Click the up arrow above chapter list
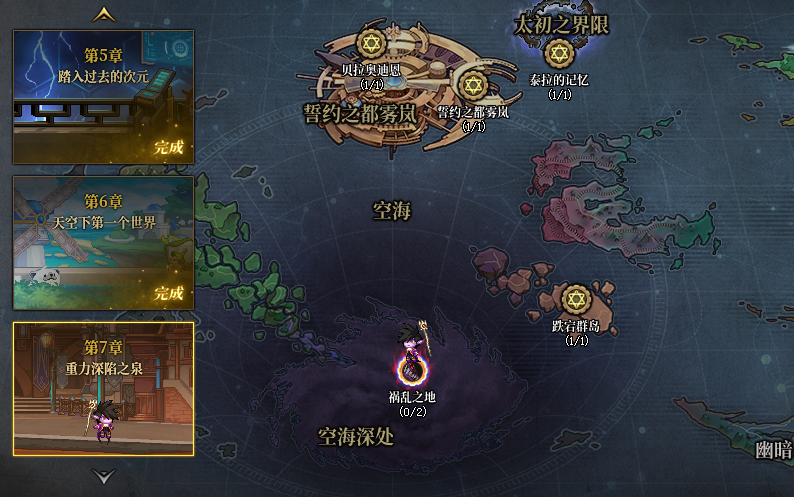The height and width of the screenshot is (497, 794). (103, 15)
